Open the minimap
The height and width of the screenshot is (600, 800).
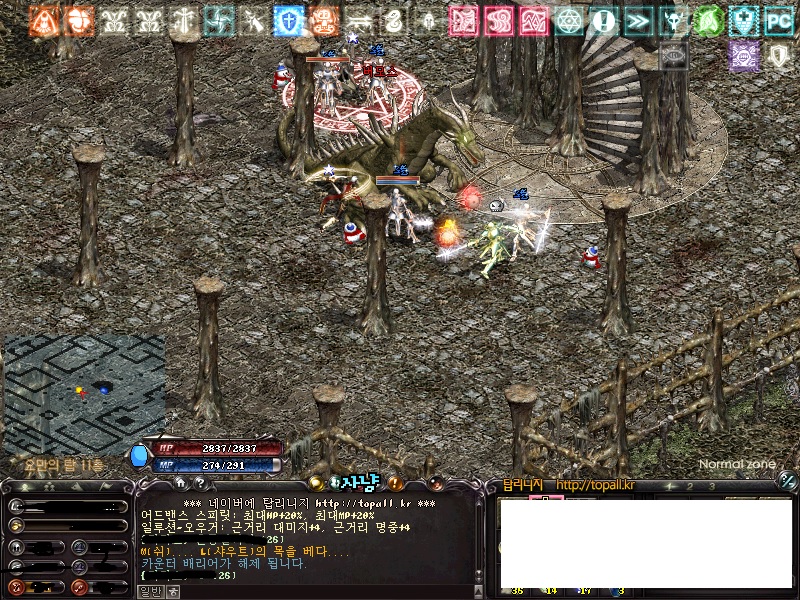(84, 393)
